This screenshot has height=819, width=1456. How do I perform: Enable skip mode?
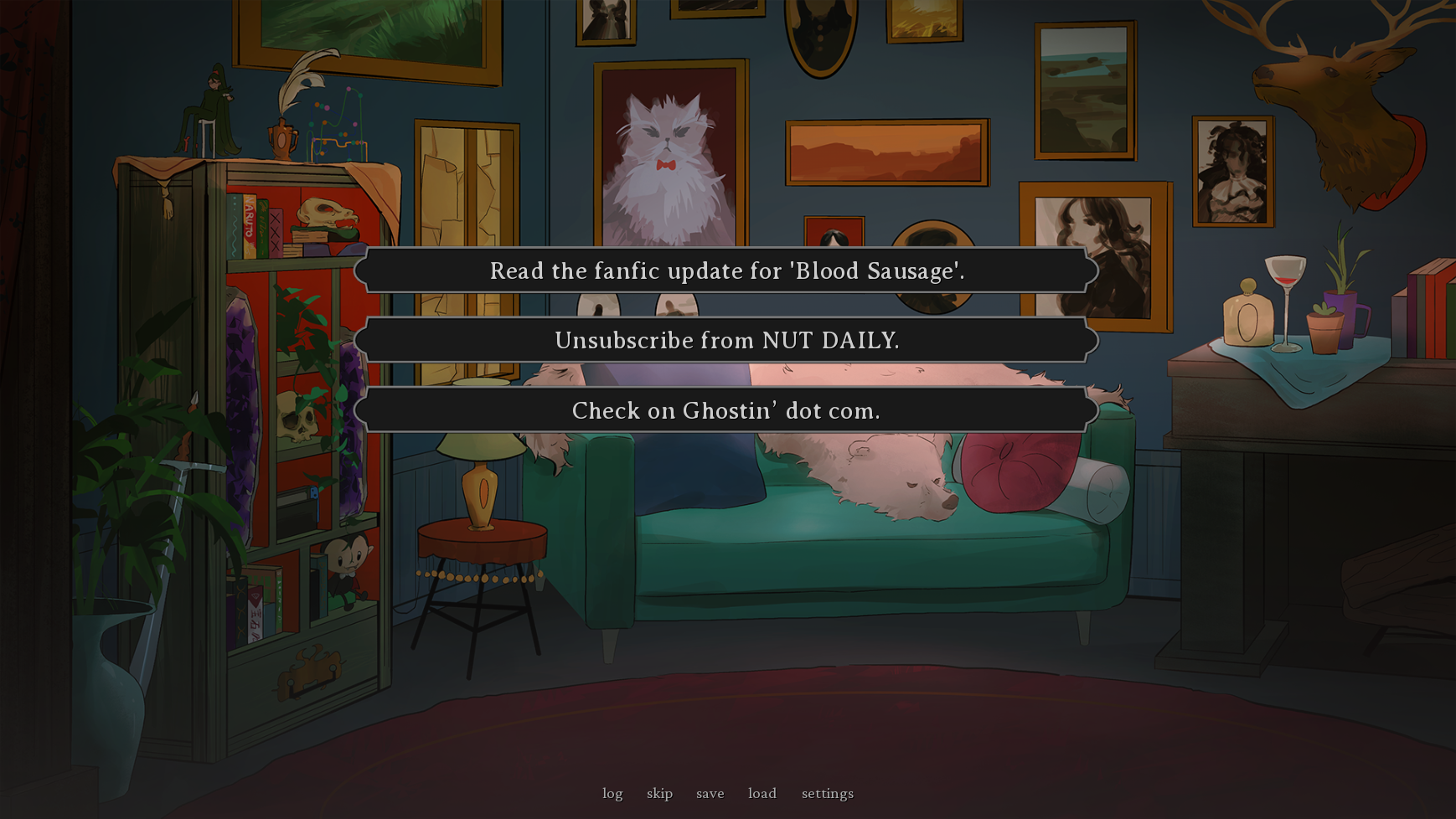pyautogui.click(x=660, y=793)
